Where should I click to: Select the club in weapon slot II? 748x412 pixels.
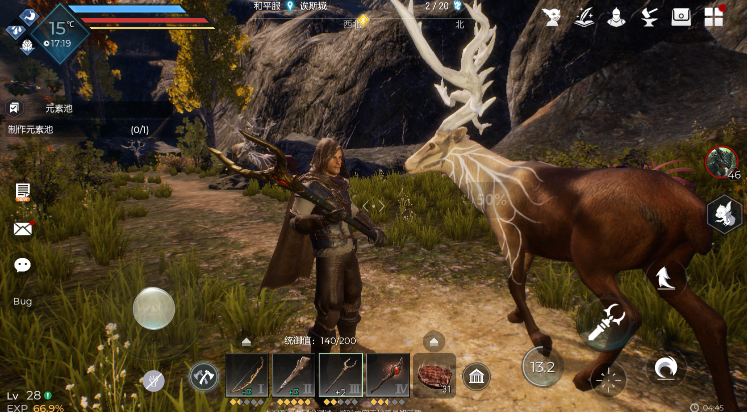[293, 375]
